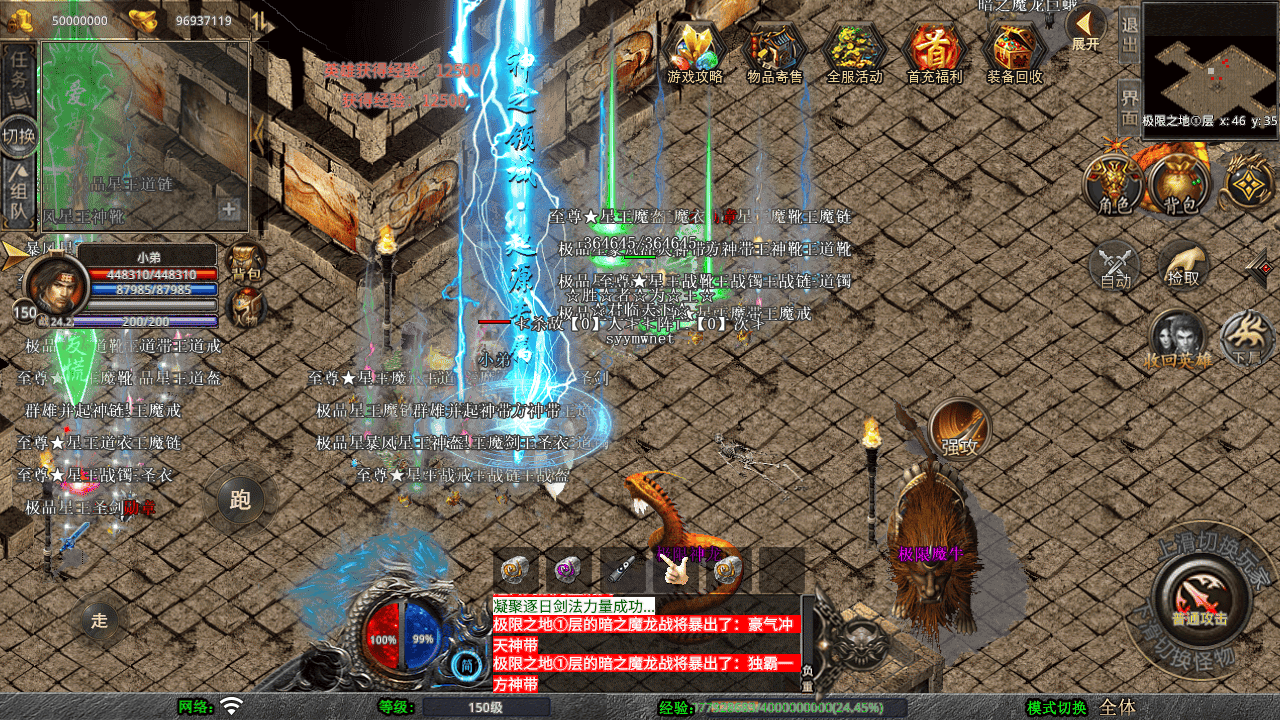Open the 装备回收 equipment recycling icon
Screen dimensions: 1280x720
(x=1015, y=53)
